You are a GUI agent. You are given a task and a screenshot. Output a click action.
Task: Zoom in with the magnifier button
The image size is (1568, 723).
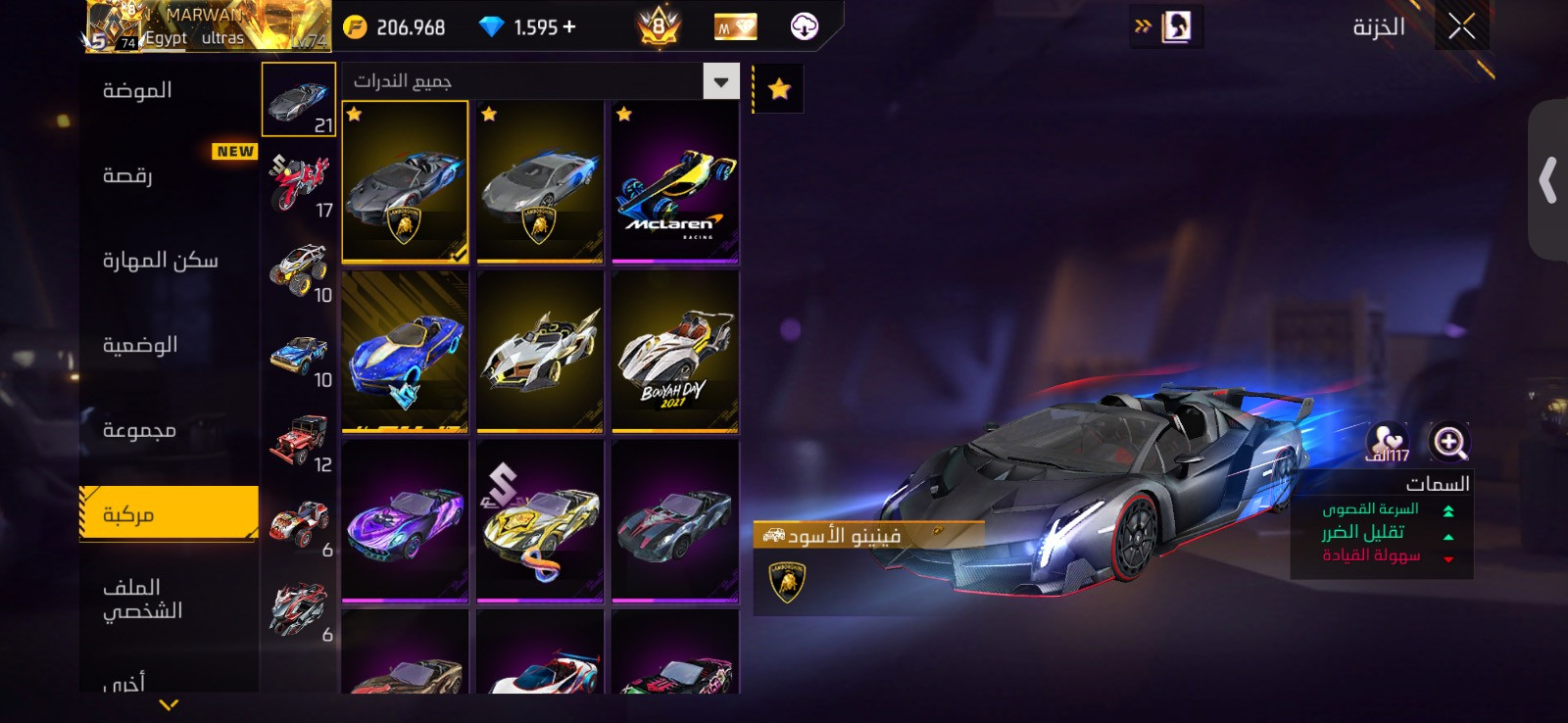1448,442
